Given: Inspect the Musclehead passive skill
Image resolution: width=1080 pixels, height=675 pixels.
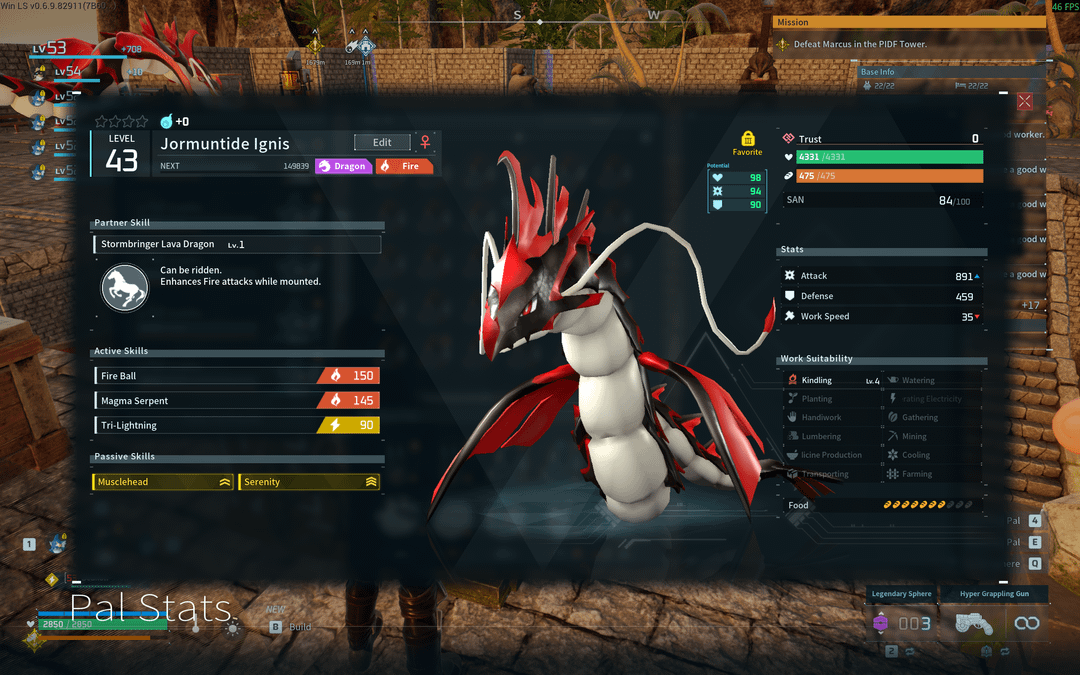Looking at the screenshot, I should point(163,482).
